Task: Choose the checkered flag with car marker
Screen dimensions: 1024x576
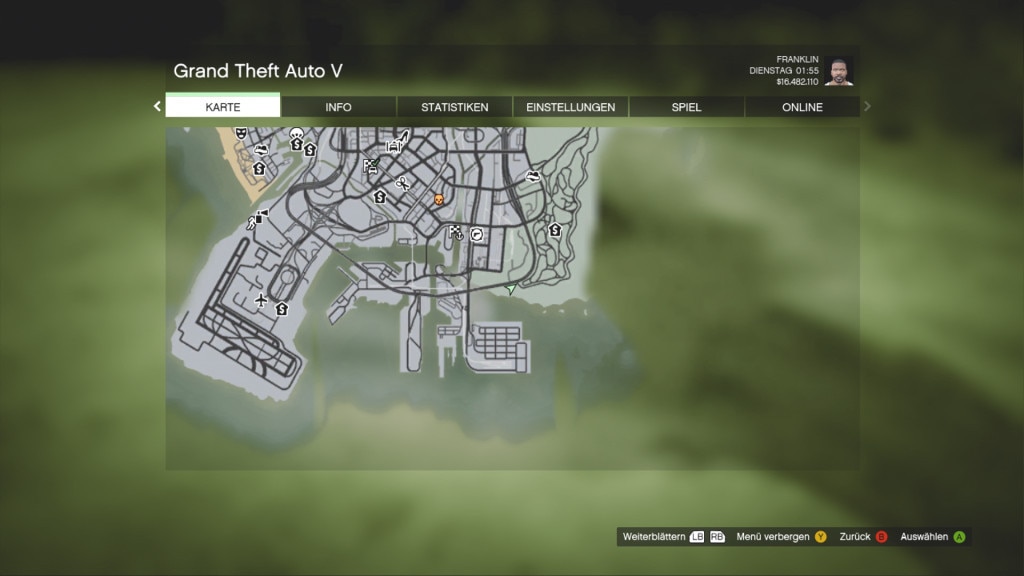Action: pos(371,166)
